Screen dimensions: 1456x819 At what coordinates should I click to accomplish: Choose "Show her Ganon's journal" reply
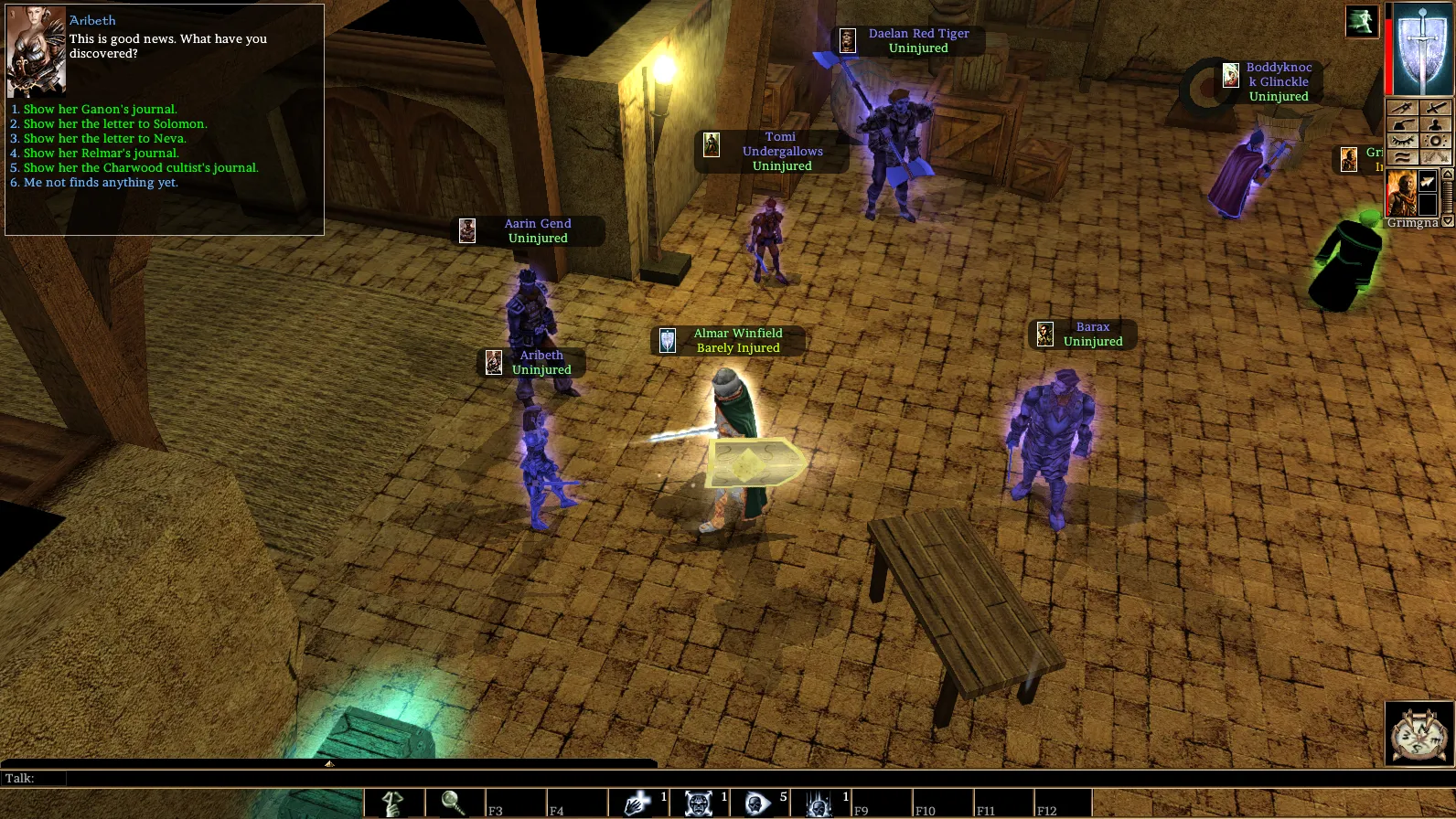coord(100,110)
